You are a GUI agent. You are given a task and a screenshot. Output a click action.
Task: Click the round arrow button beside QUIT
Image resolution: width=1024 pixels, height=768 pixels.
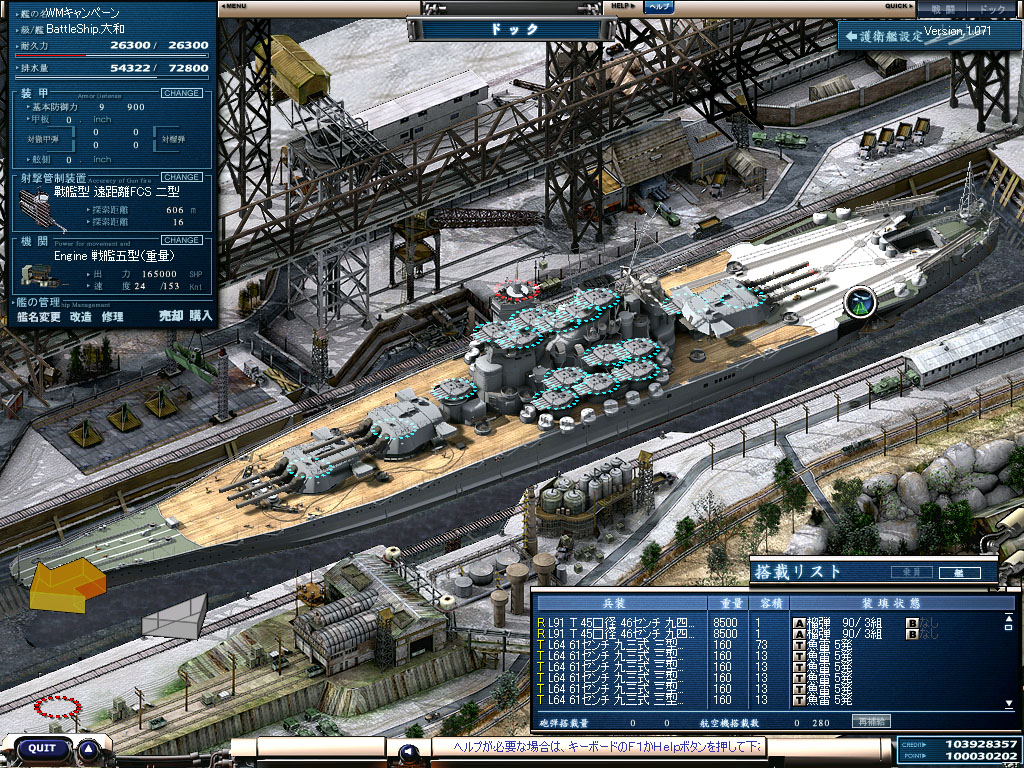pyautogui.click(x=89, y=748)
